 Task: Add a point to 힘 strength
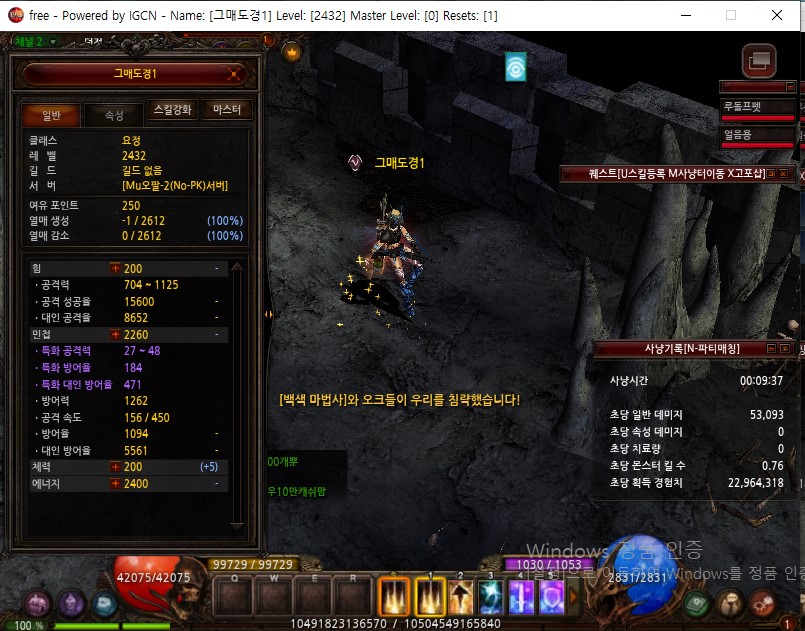116,269
